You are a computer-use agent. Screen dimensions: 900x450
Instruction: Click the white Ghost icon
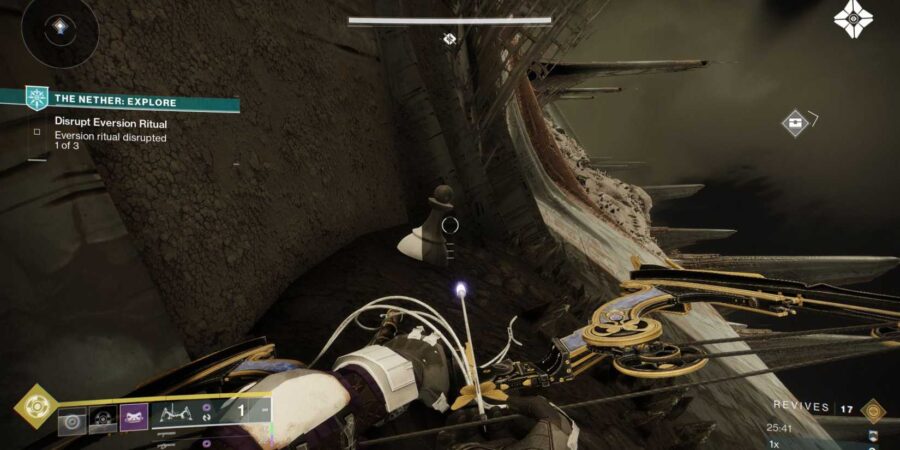pyautogui.click(x=853, y=19)
